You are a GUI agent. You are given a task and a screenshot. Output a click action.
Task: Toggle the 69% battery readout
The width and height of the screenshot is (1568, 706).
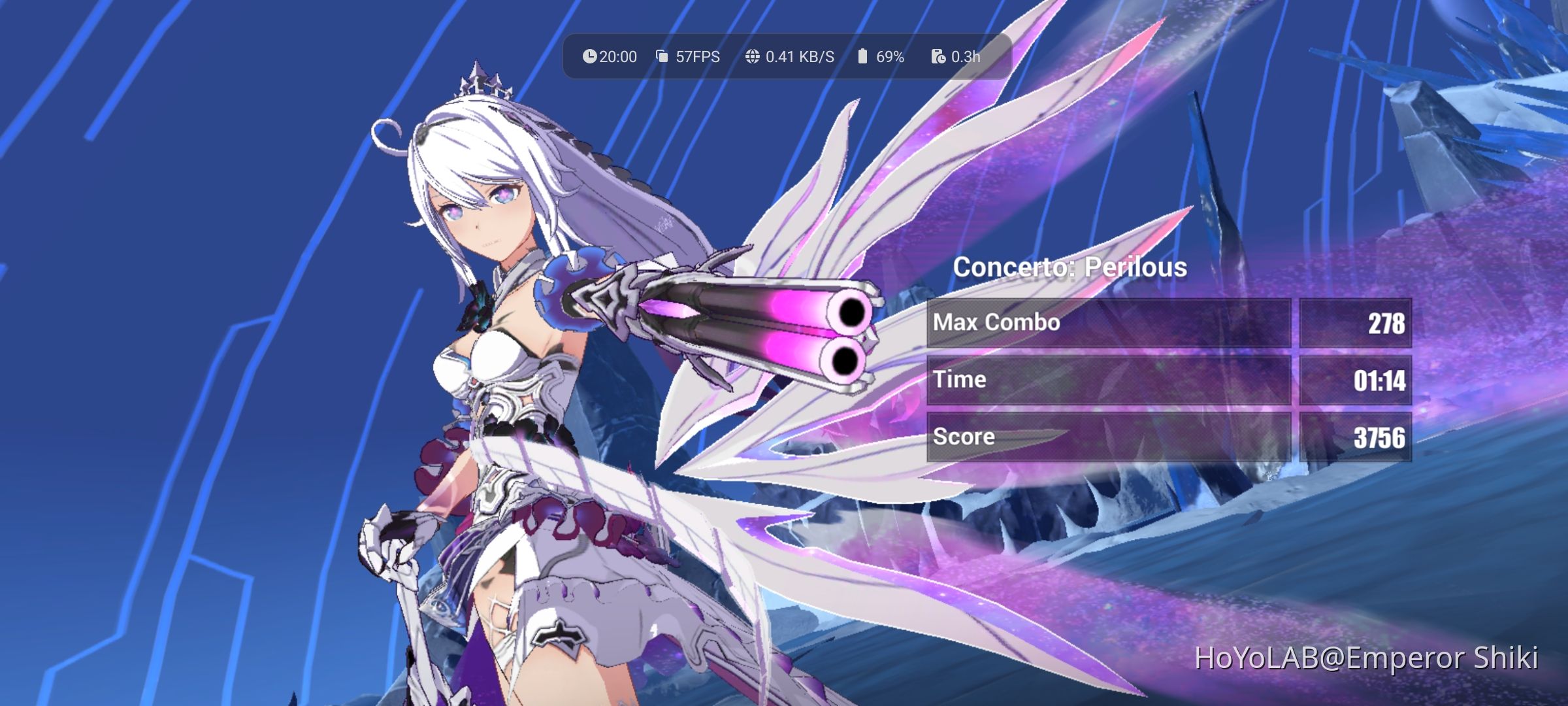pyautogui.click(x=890, y=57)
